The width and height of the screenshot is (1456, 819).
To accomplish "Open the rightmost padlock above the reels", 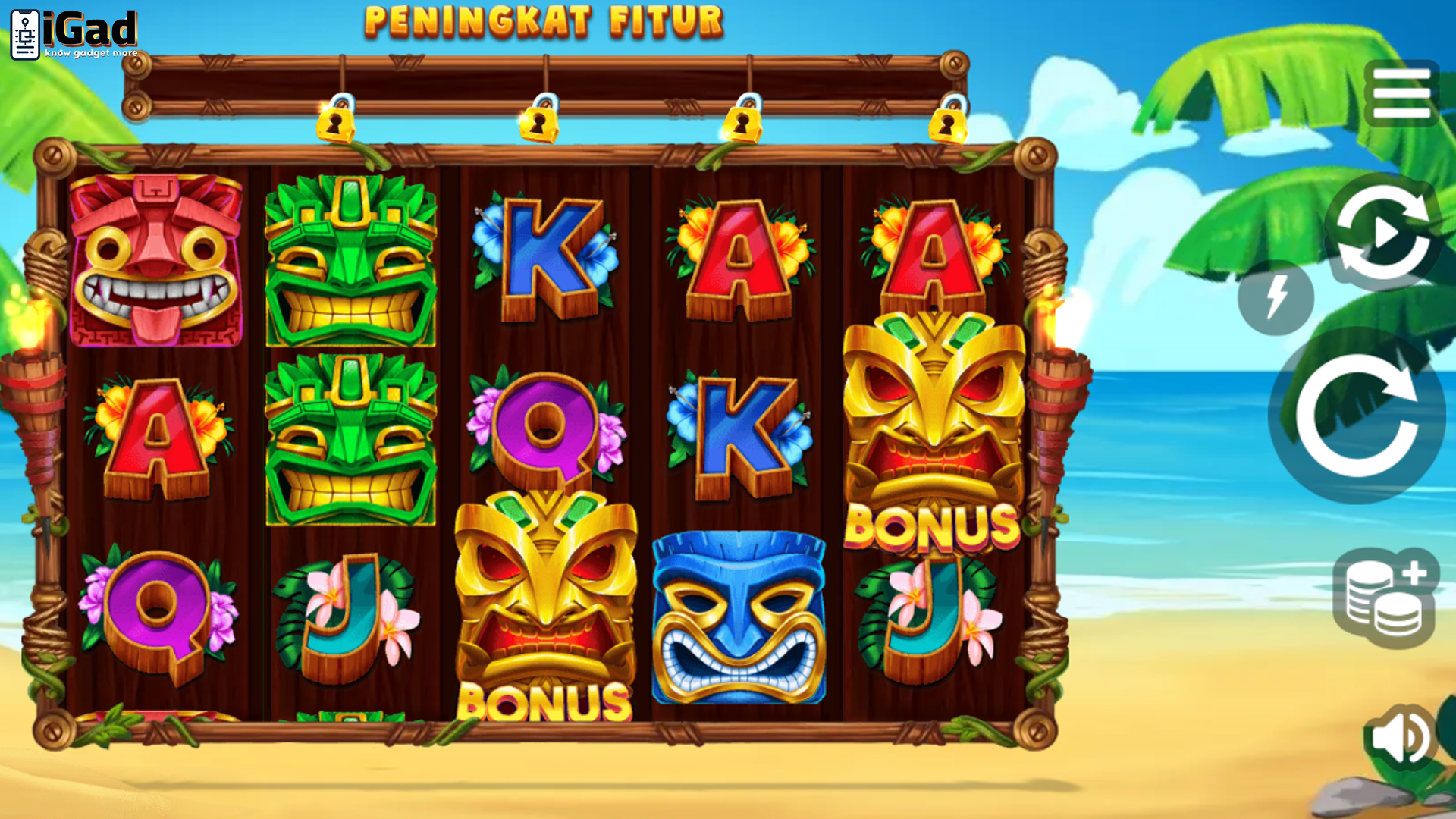I will pyautogui.click(x=948, y=123).
